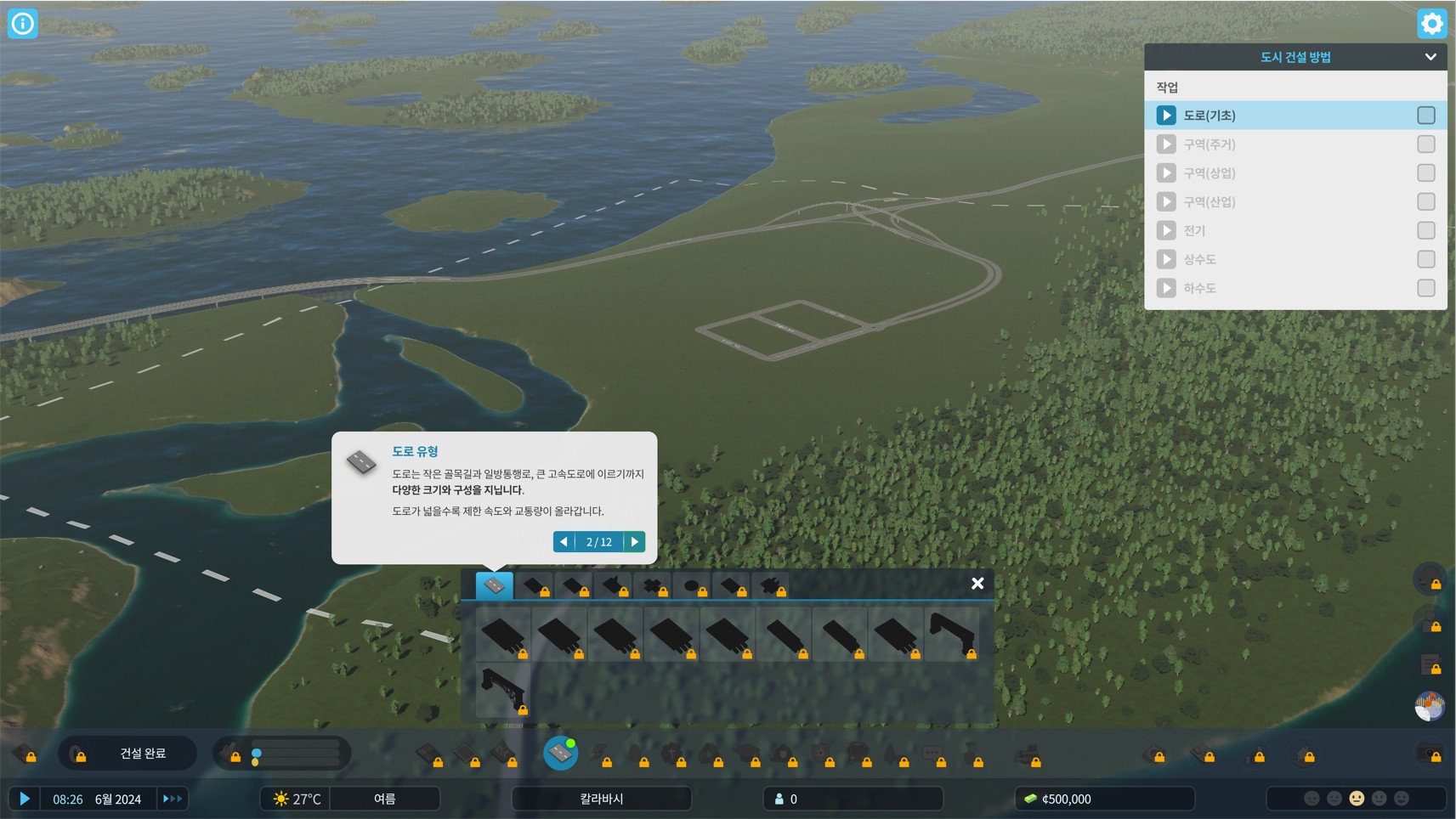The width and height of the screenshot is (1456, 819).
Task: Close the road building panel
Action: 977,583
